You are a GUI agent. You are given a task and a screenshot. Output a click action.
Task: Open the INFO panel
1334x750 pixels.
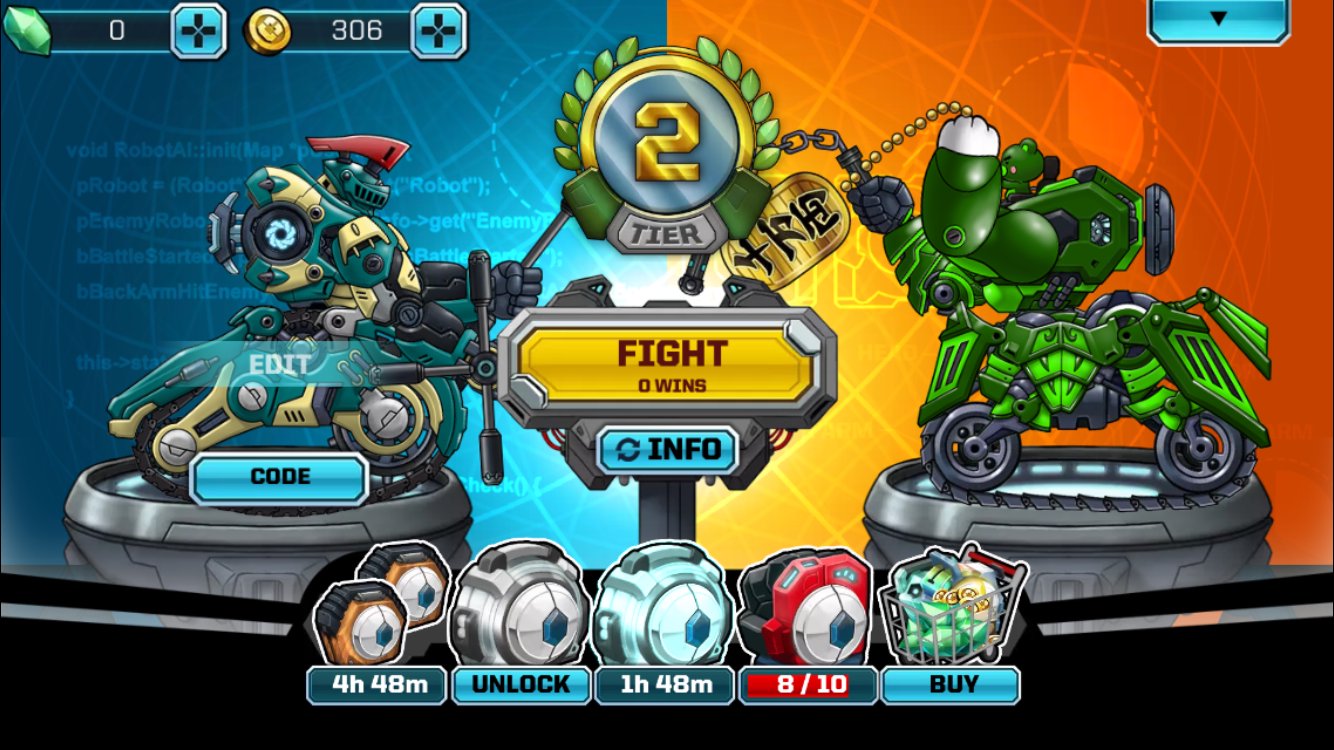tap(667, 450)
